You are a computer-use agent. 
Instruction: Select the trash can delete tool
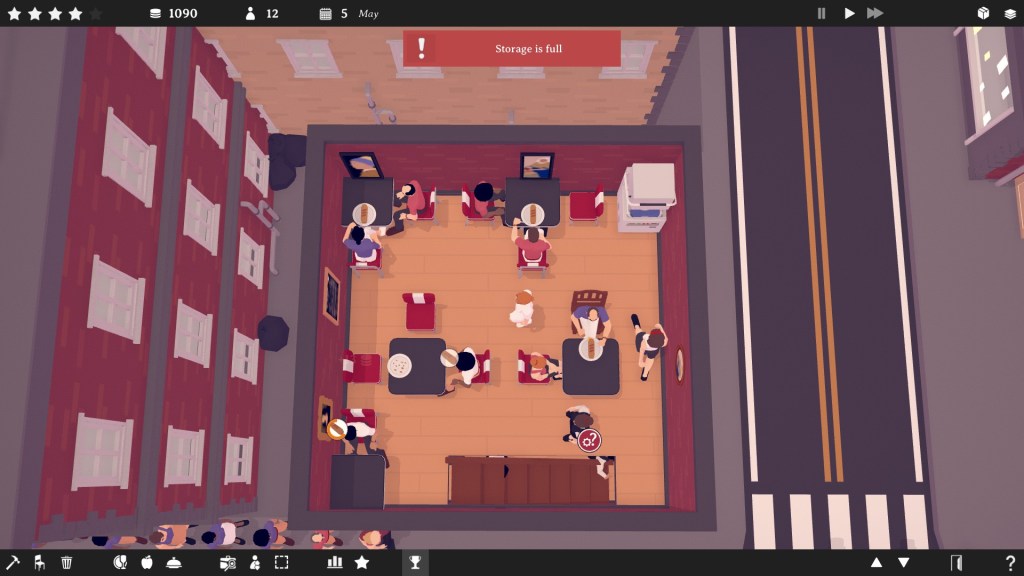[67, 563]
